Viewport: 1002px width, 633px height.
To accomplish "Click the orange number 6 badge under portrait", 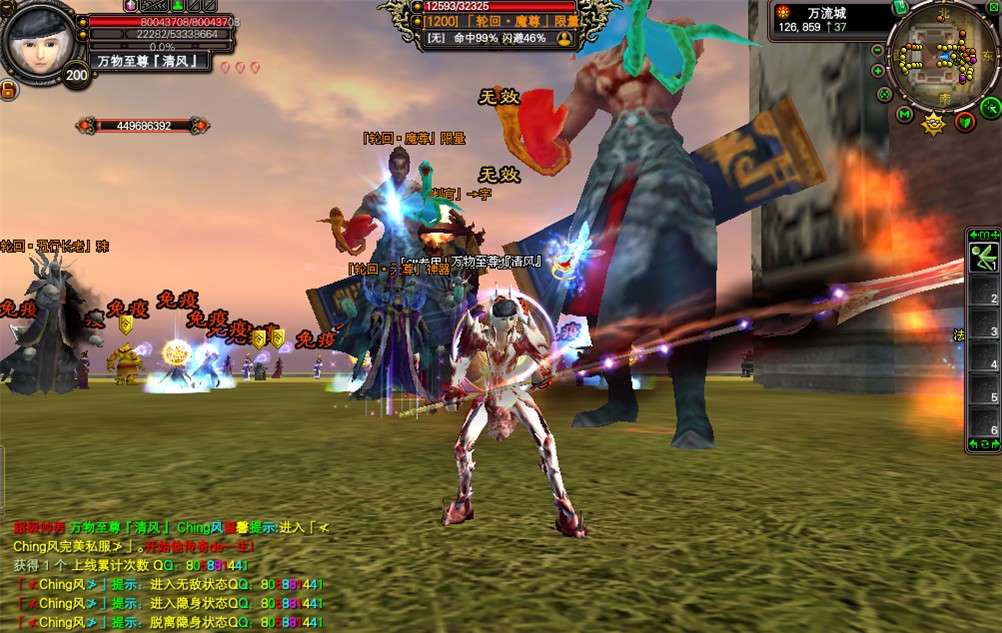I will pyautogui.click(x=7, y=90).
